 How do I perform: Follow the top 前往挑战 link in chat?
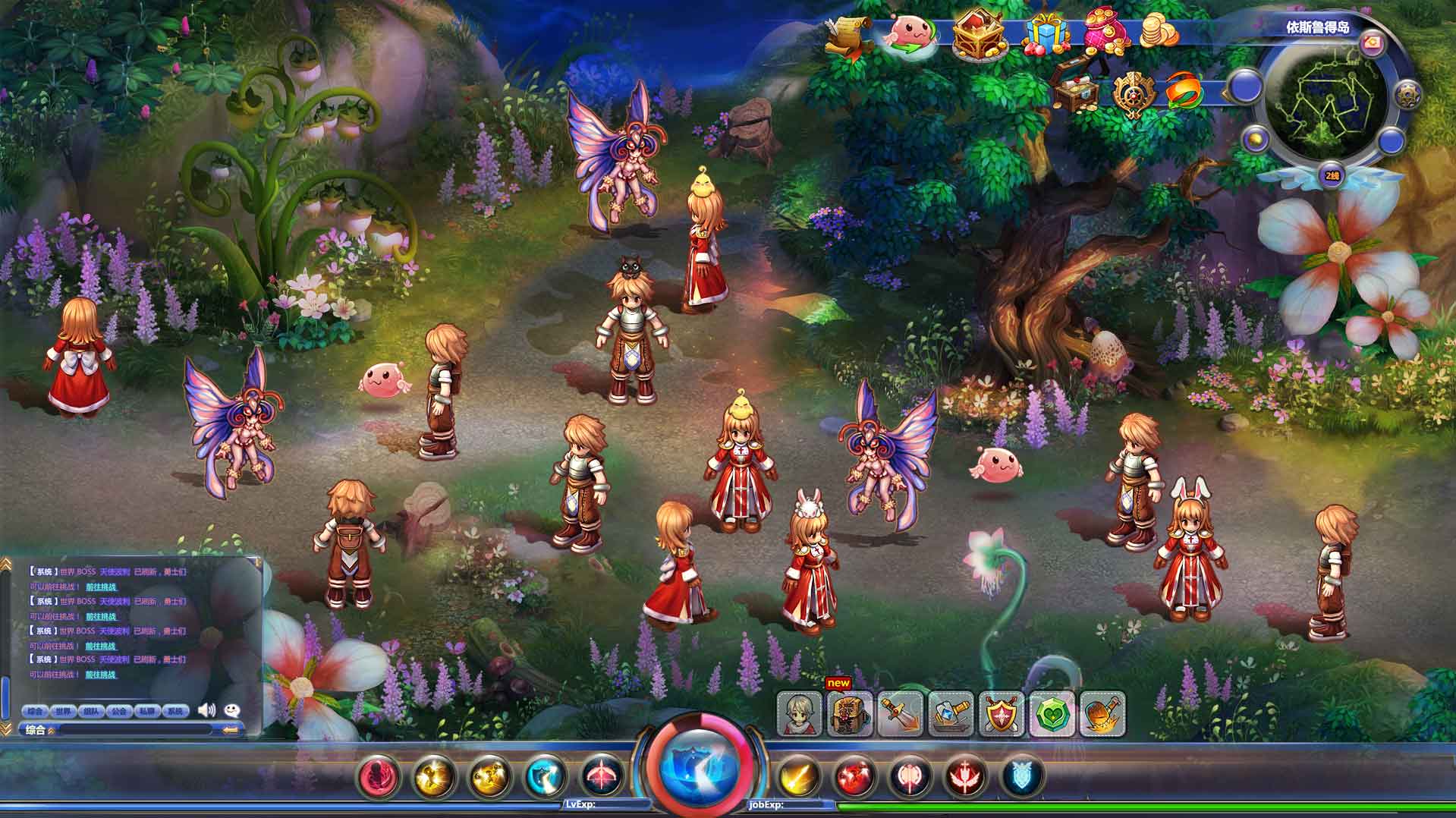[101, 587]
